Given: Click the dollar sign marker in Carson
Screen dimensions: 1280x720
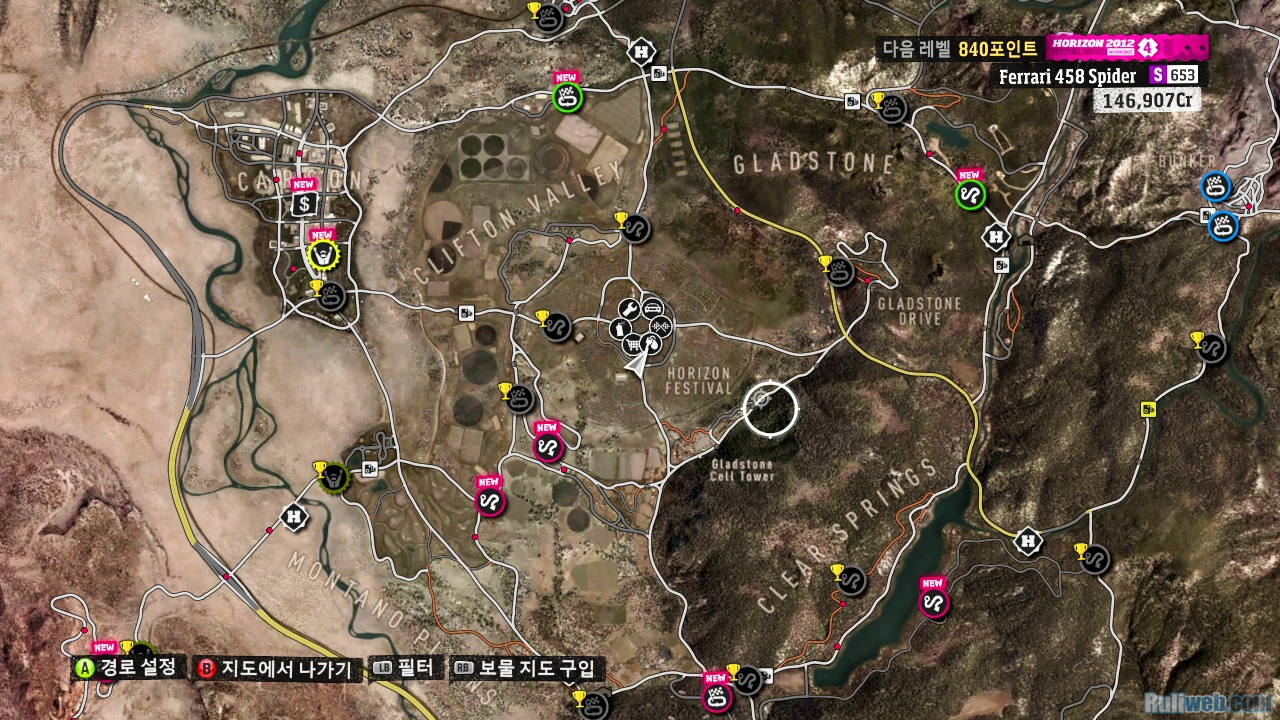Looking at the screenshot, I should [304, 204].
